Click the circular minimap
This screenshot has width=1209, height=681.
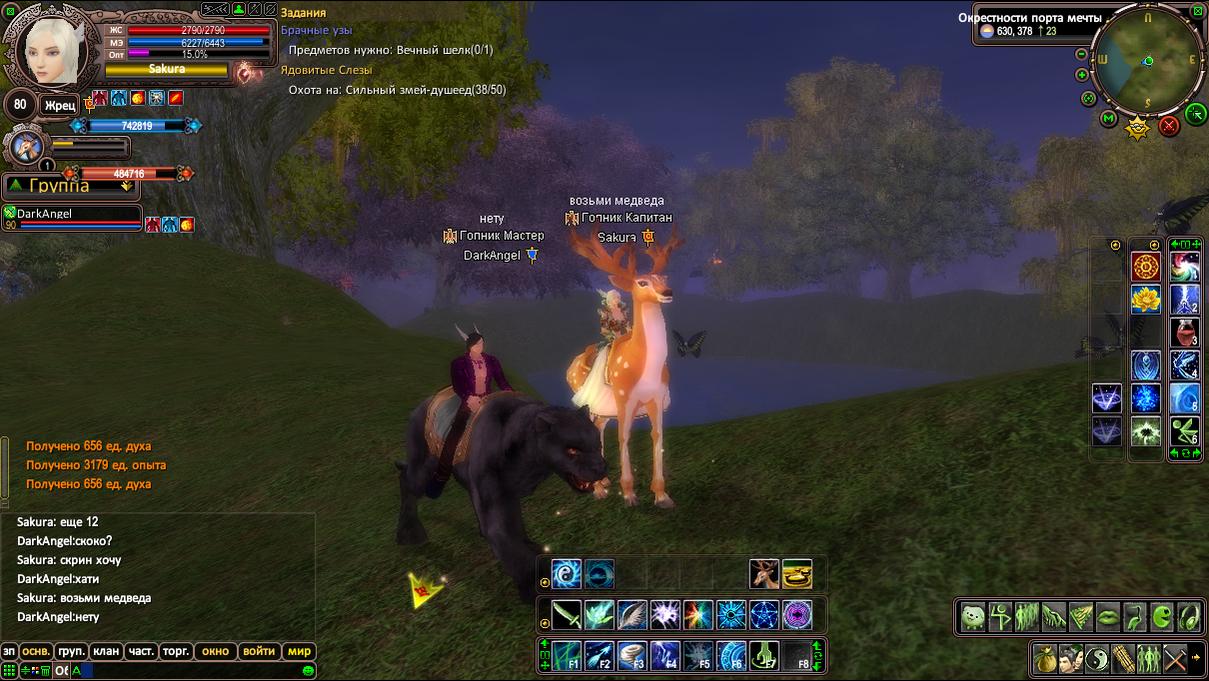coord(1147,61)
